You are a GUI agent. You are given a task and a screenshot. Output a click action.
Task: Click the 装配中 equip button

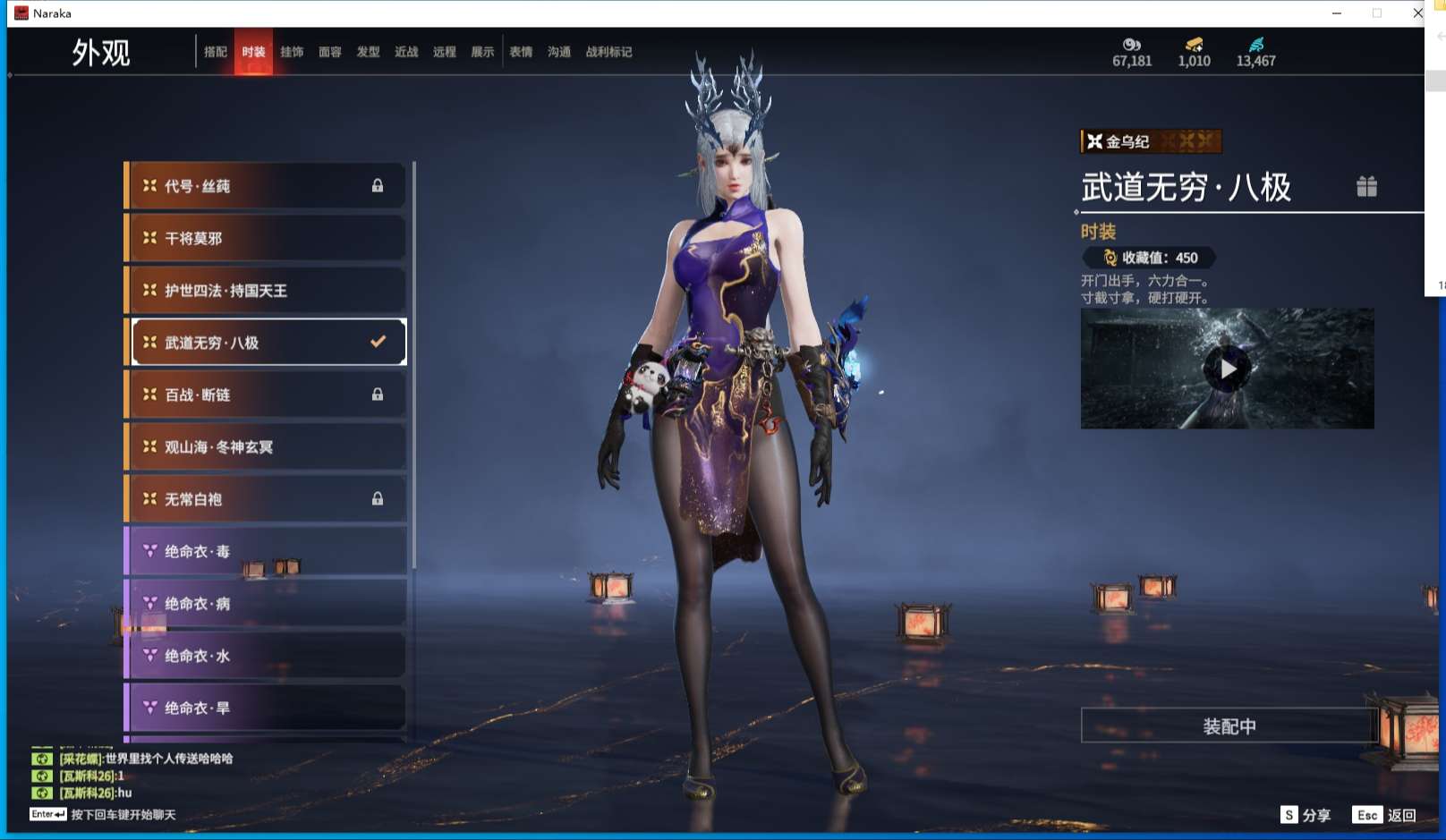click(1229, 725)
